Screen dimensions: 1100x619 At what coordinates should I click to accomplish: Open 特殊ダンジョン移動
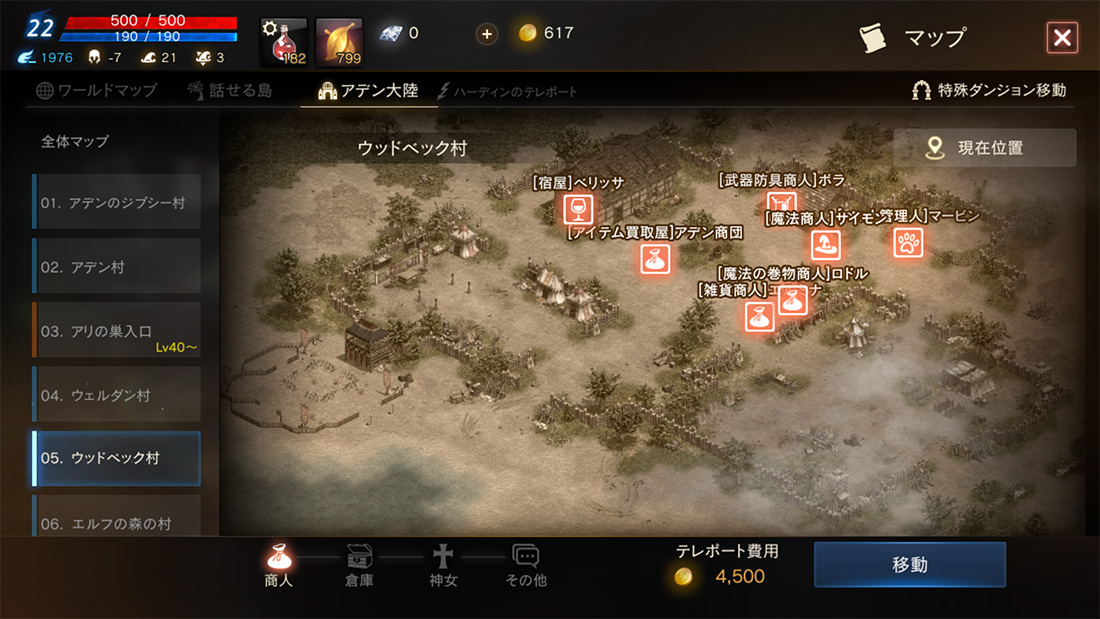989,90
